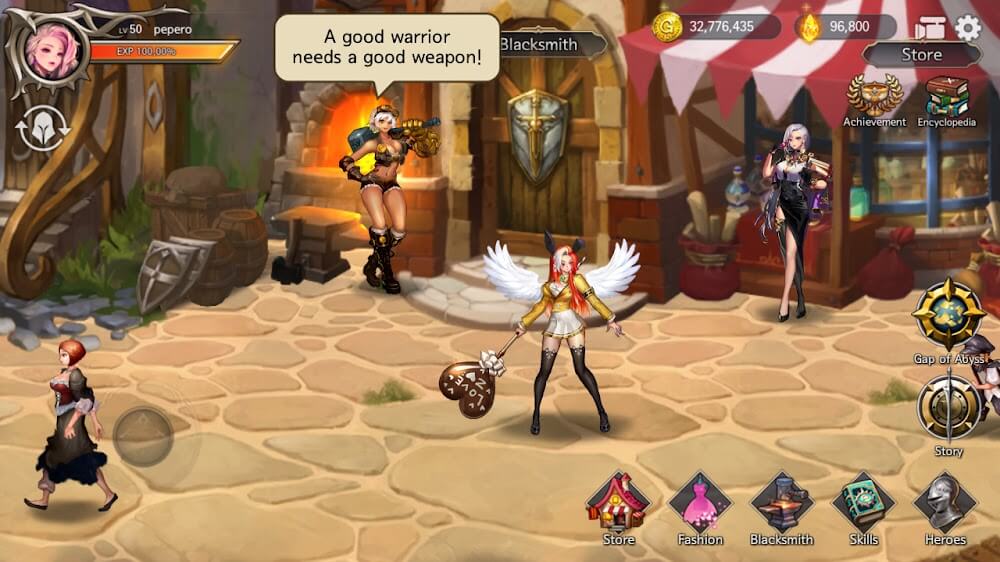Open the settings gear
This screenshot has height=562, width=1000.
tap(968, 27)
